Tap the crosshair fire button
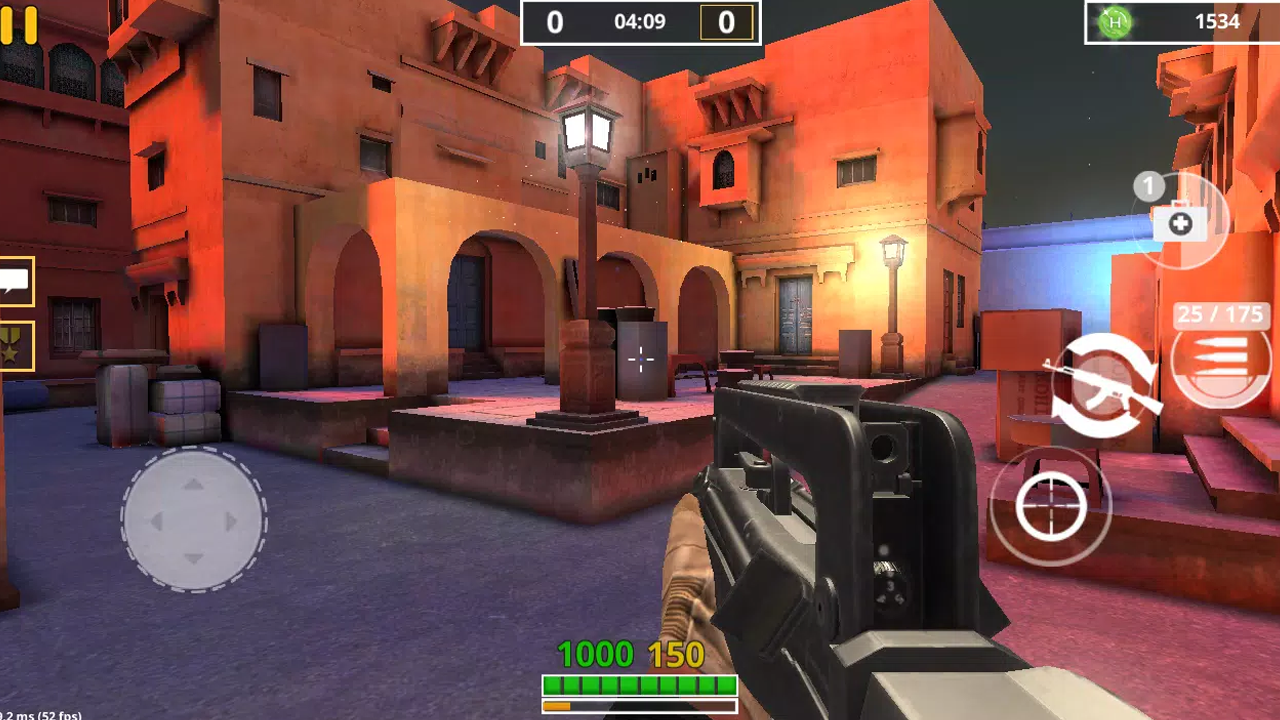1280x720 pixels. pos(1050,506)
